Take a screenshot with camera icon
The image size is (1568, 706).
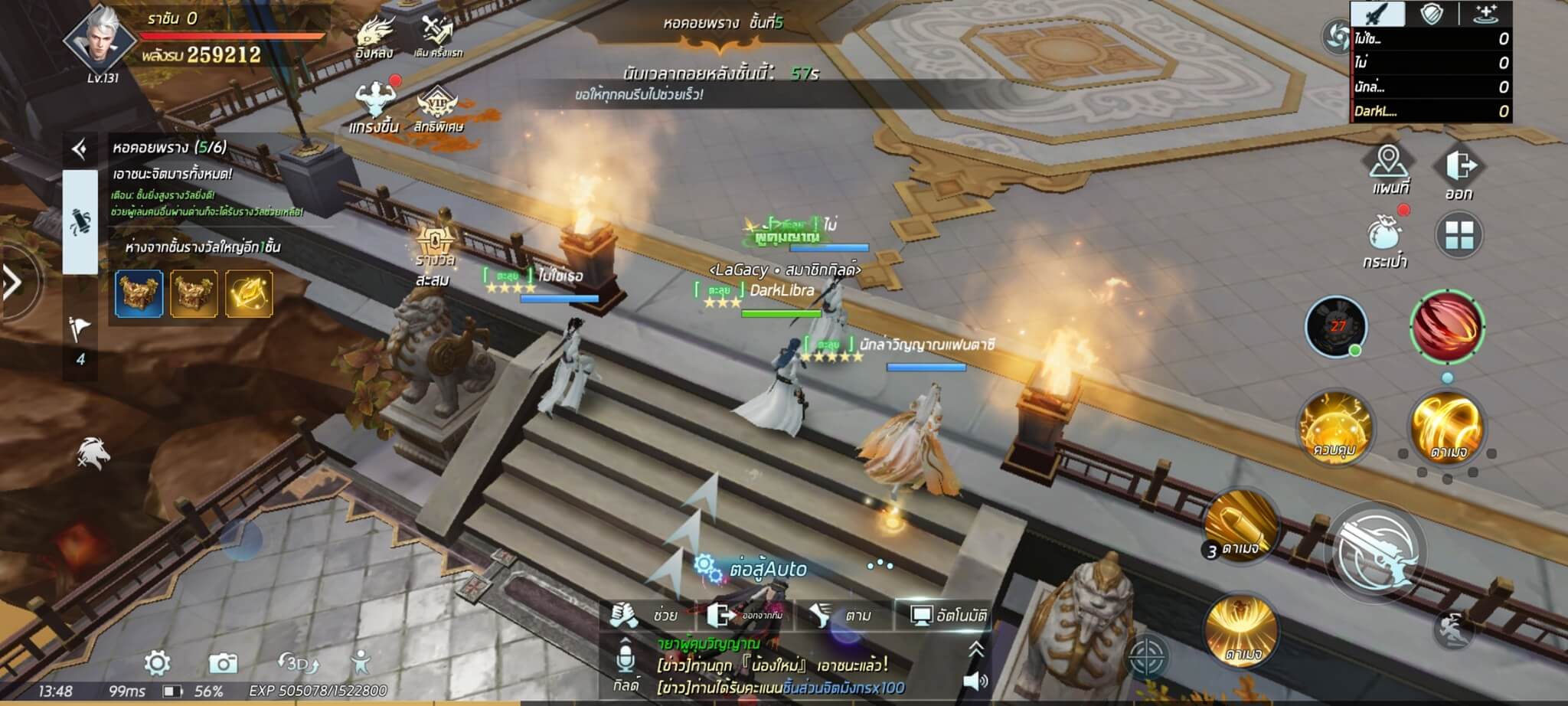223,662
